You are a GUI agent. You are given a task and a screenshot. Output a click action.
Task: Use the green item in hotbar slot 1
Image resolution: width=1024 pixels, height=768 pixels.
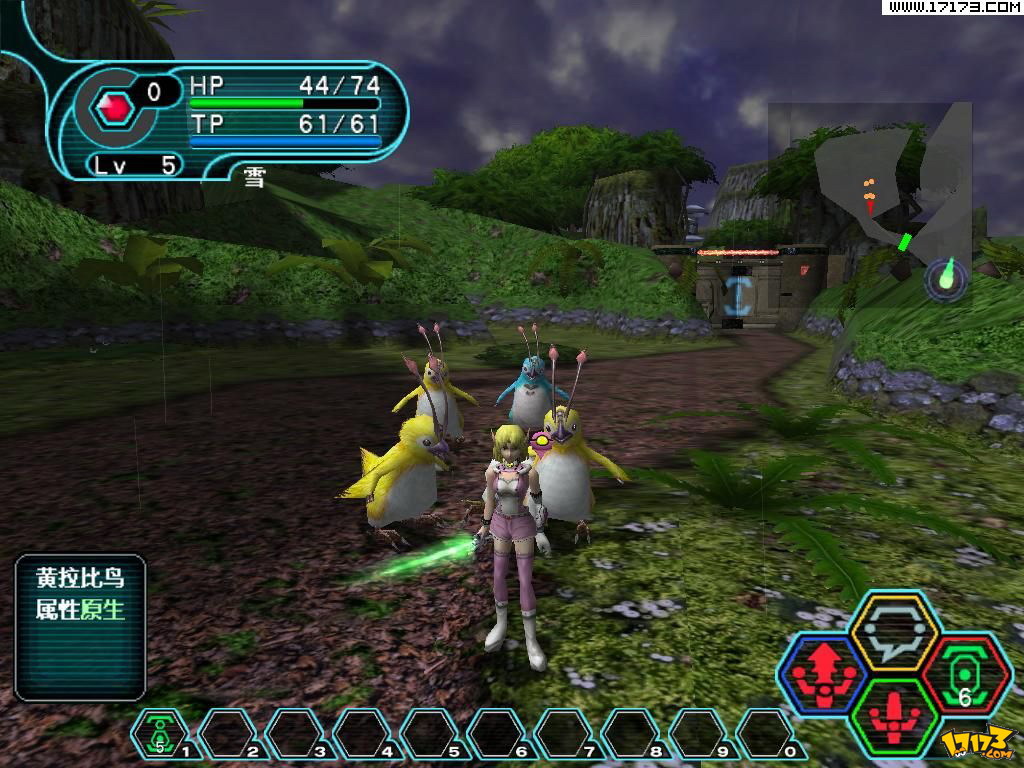(160, 735)
